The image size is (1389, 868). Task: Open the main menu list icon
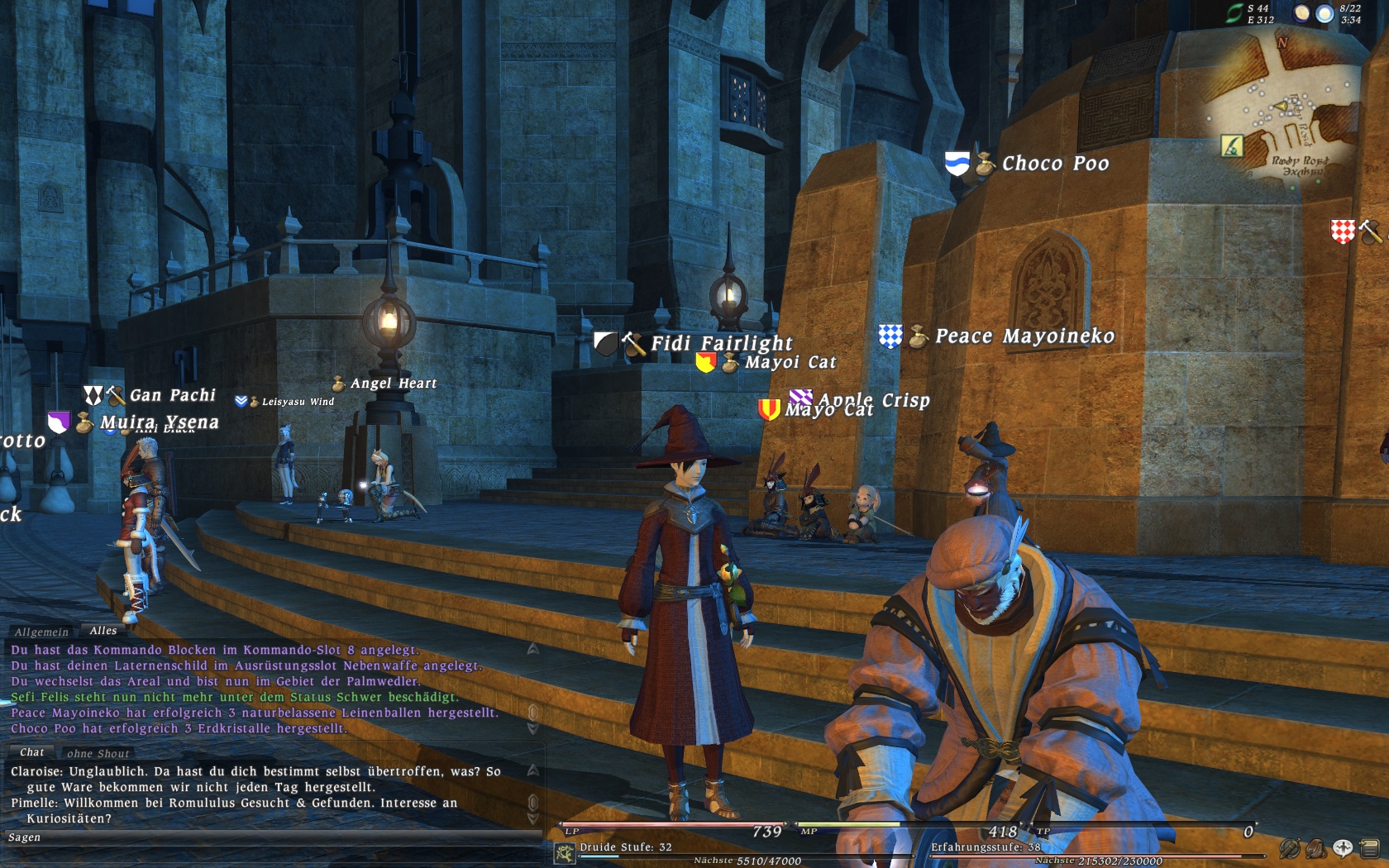[x=1369, y=848]
